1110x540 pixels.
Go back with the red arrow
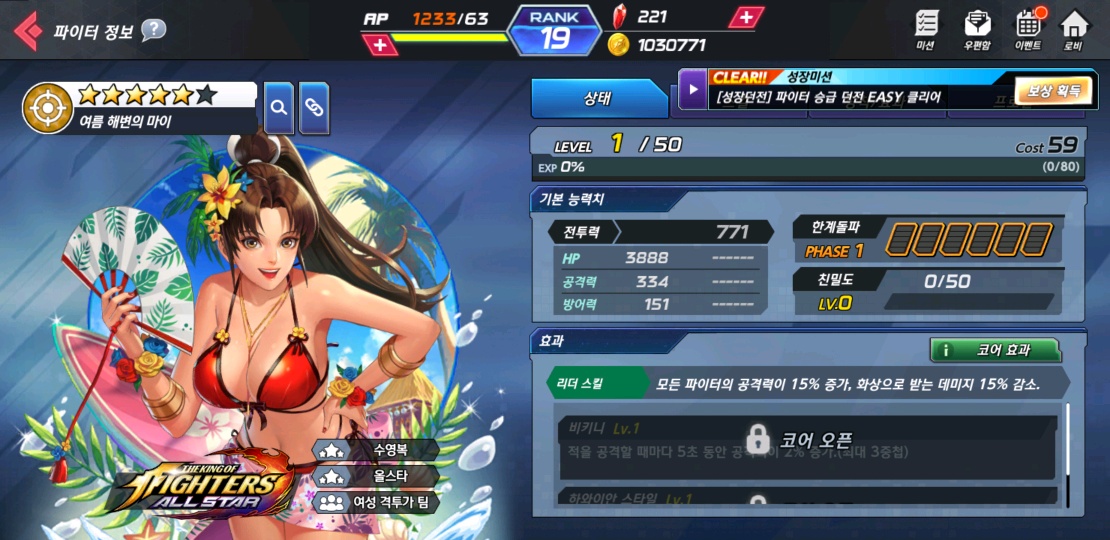click(x=27, y=30)
